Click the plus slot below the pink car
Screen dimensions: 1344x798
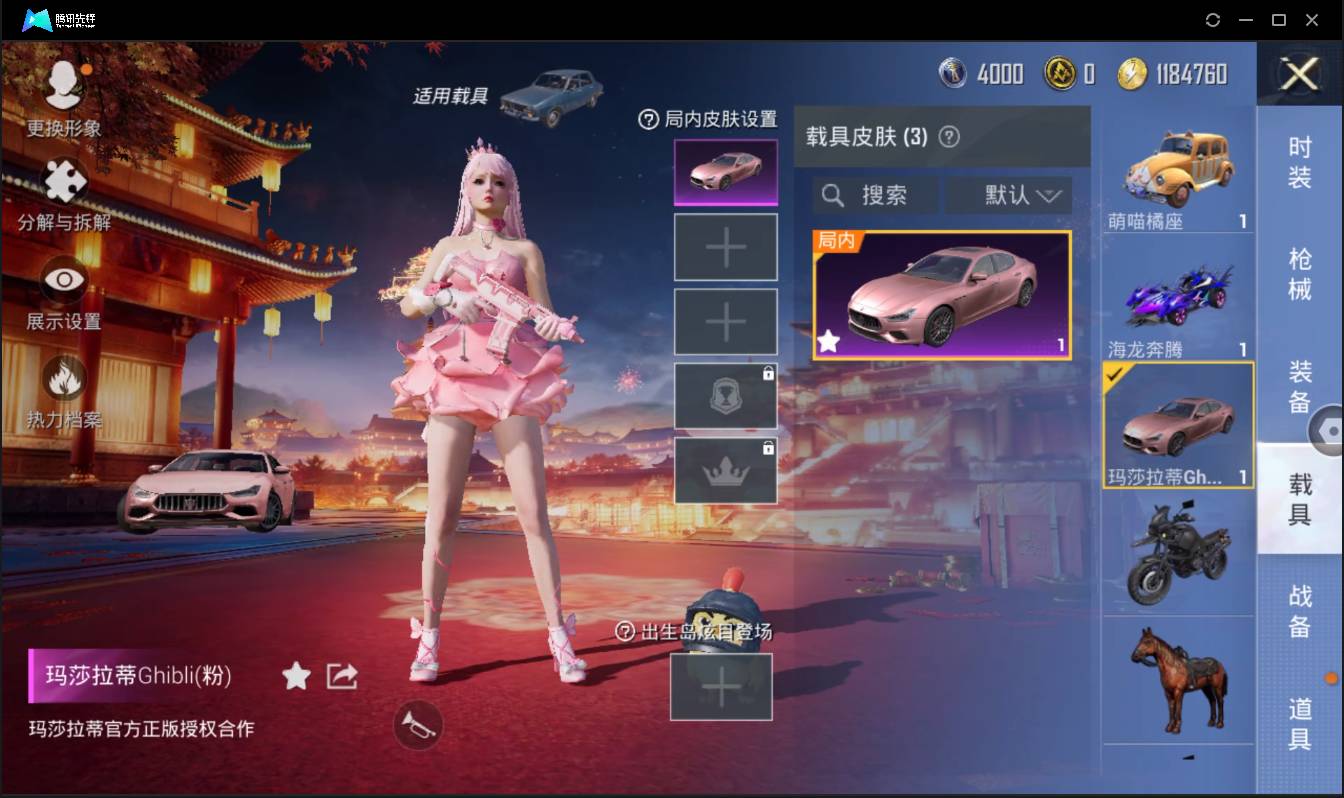tap(725, 246)
